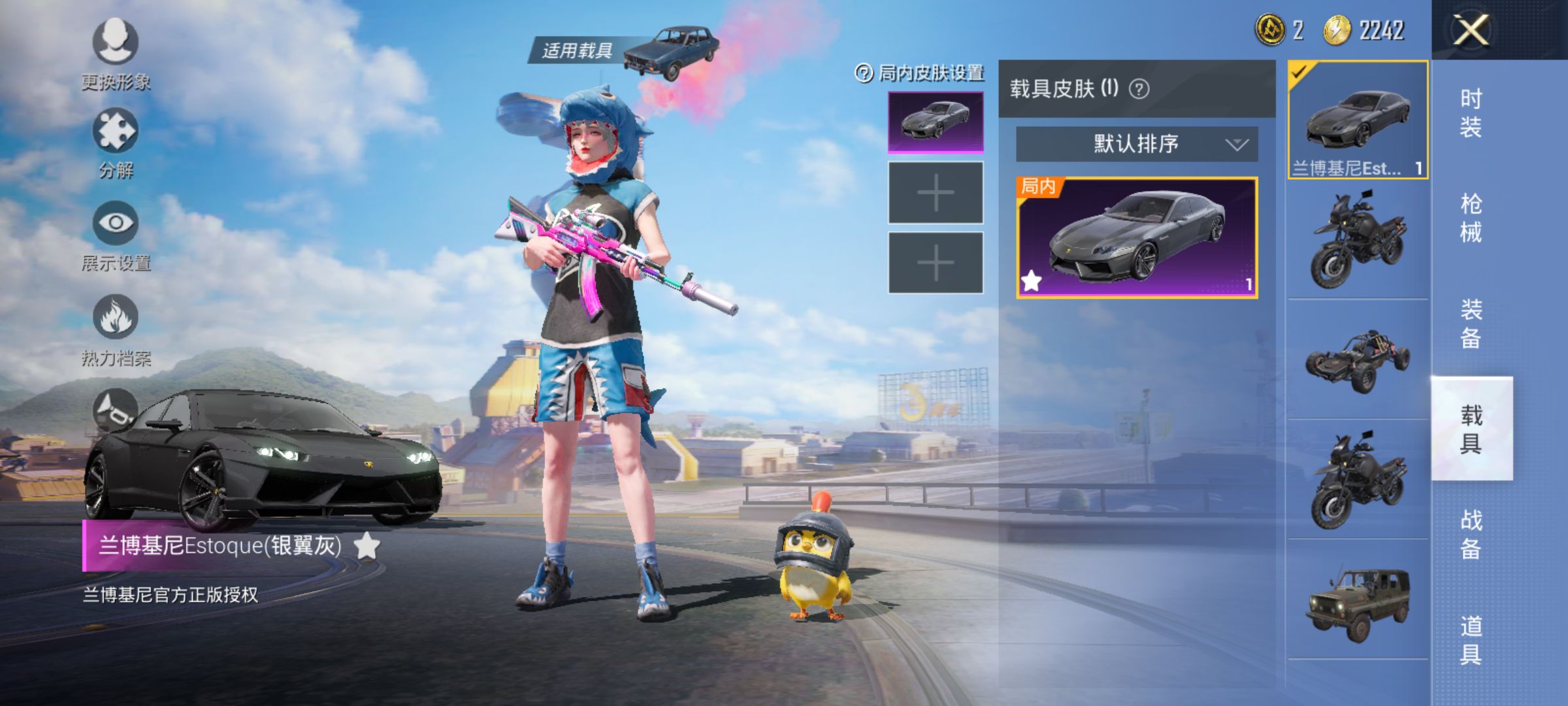Select the buggy vehicle thumbnail

1358,360
